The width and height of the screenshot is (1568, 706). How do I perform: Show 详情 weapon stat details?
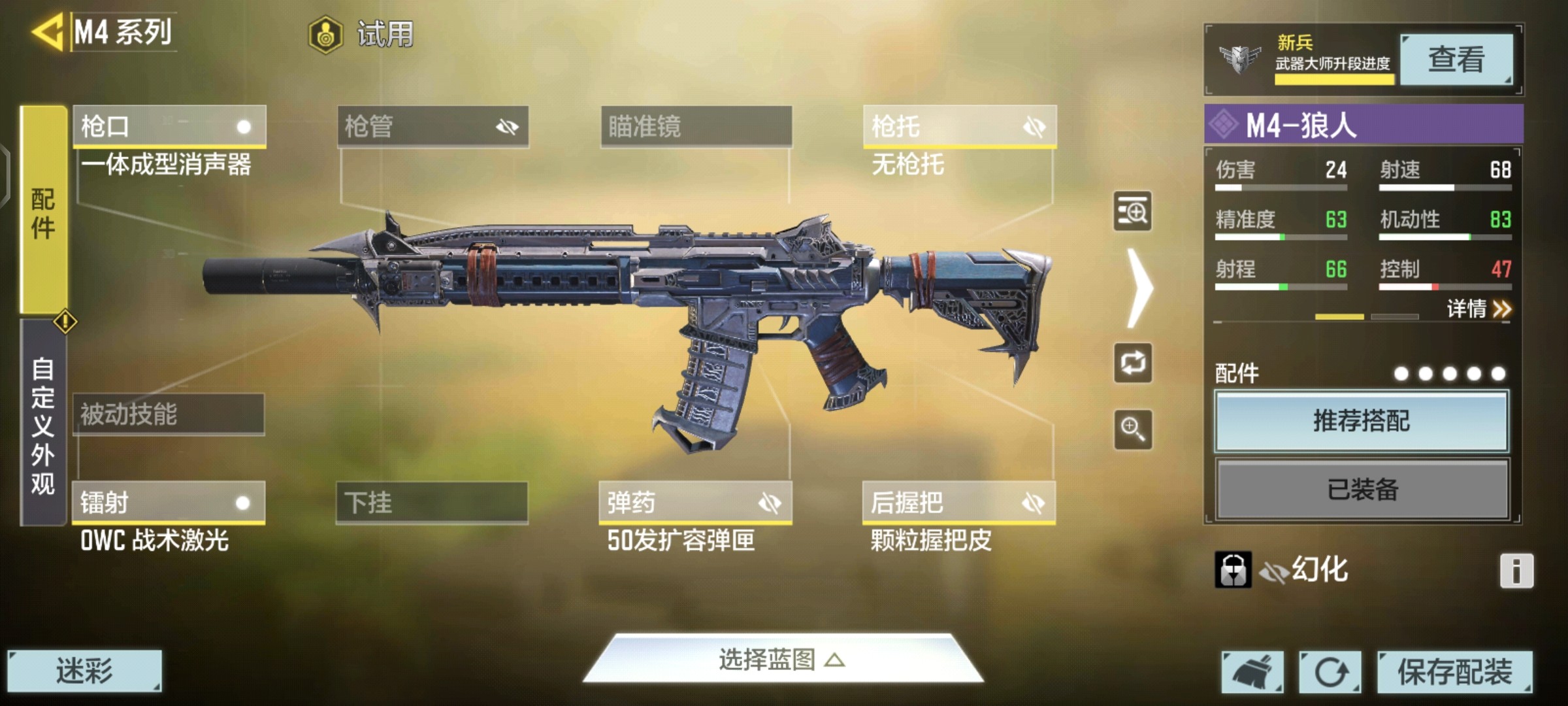coord(1478,309)
